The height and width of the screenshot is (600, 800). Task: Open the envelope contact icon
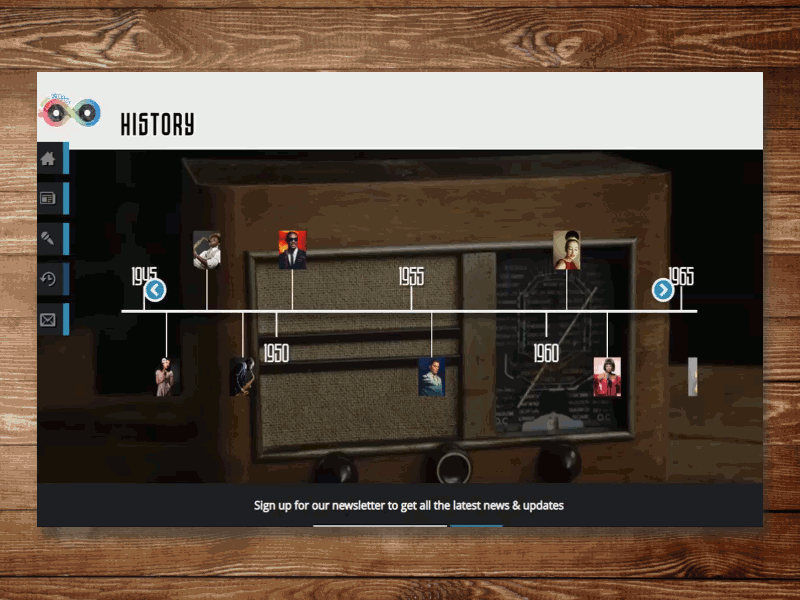click(48, 320)
